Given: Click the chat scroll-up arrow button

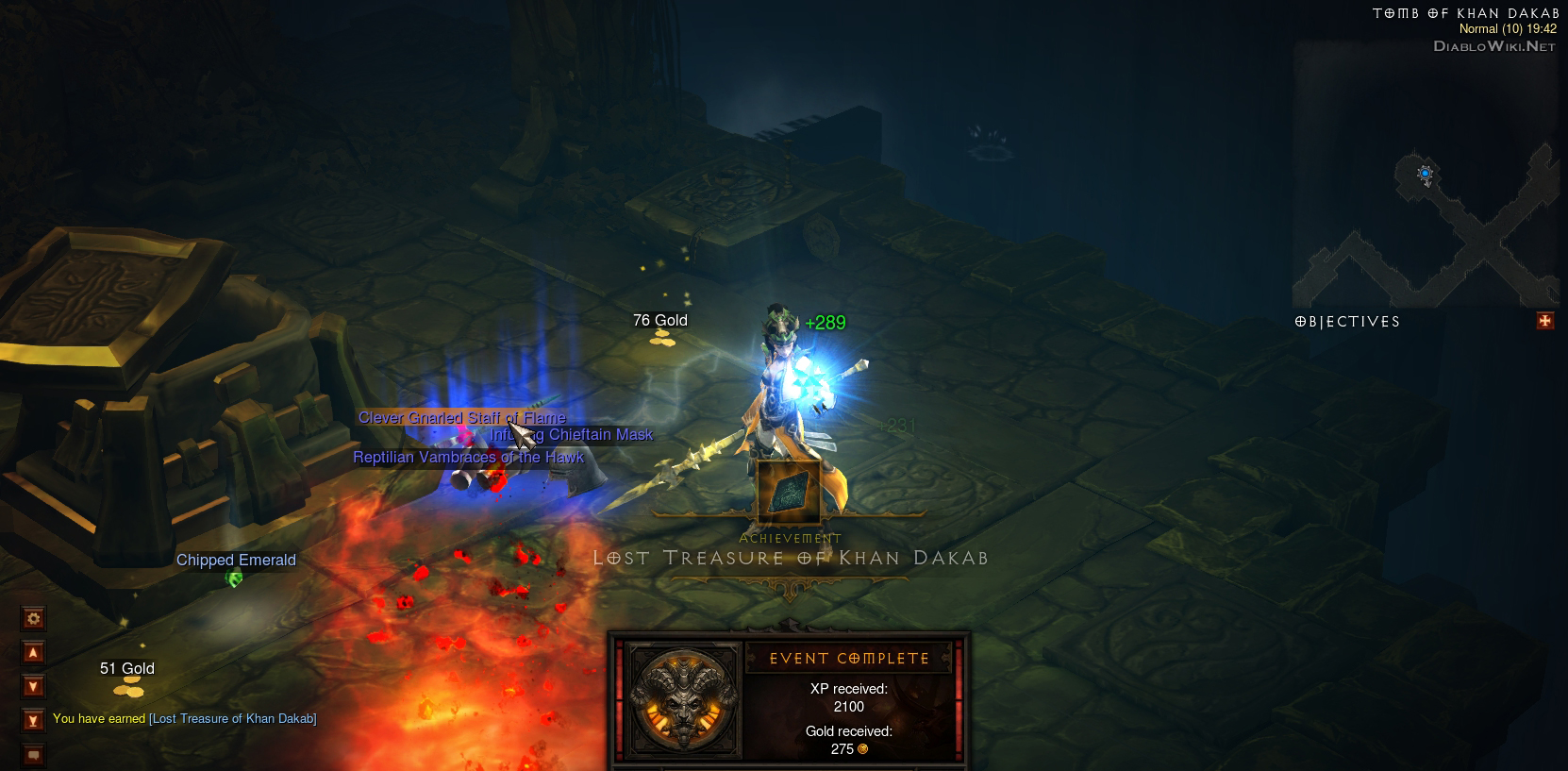Looking at the screenshot, I should [x=34, y=652].
